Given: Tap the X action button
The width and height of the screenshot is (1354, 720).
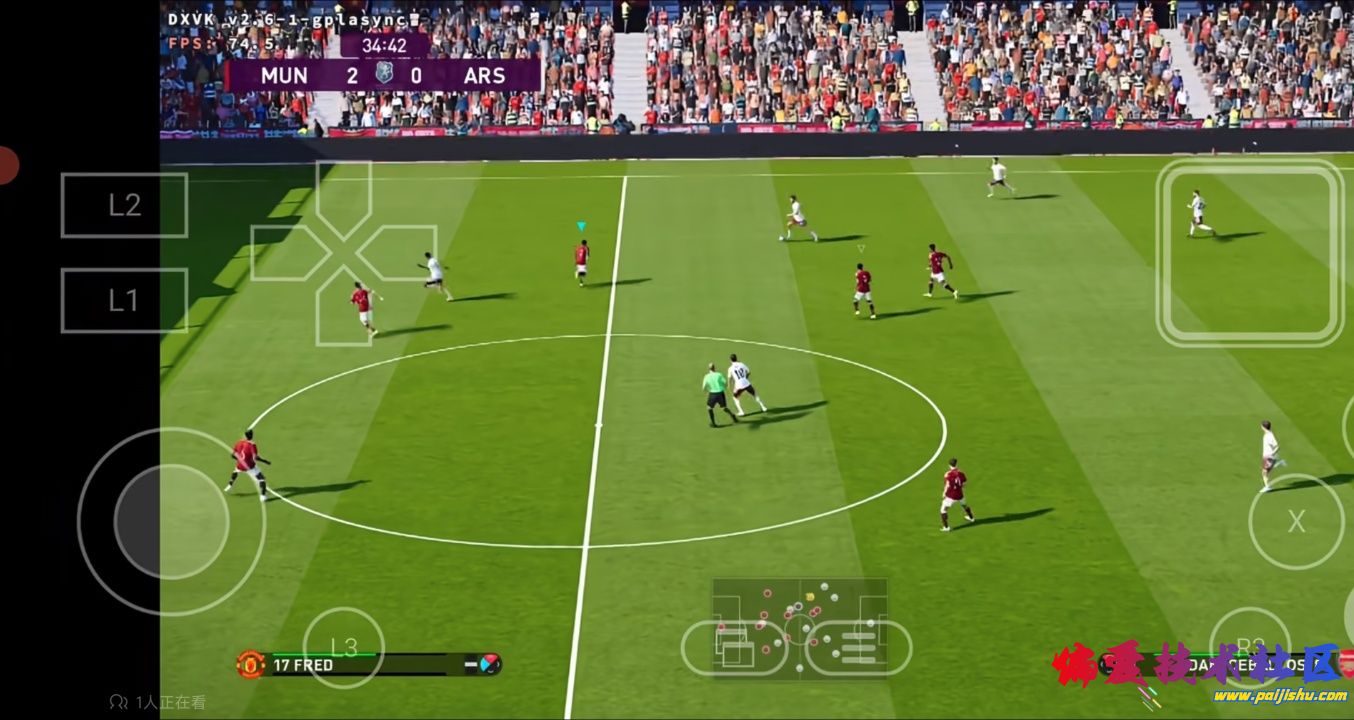Looking at the screenshot, I should [1296, 521].
